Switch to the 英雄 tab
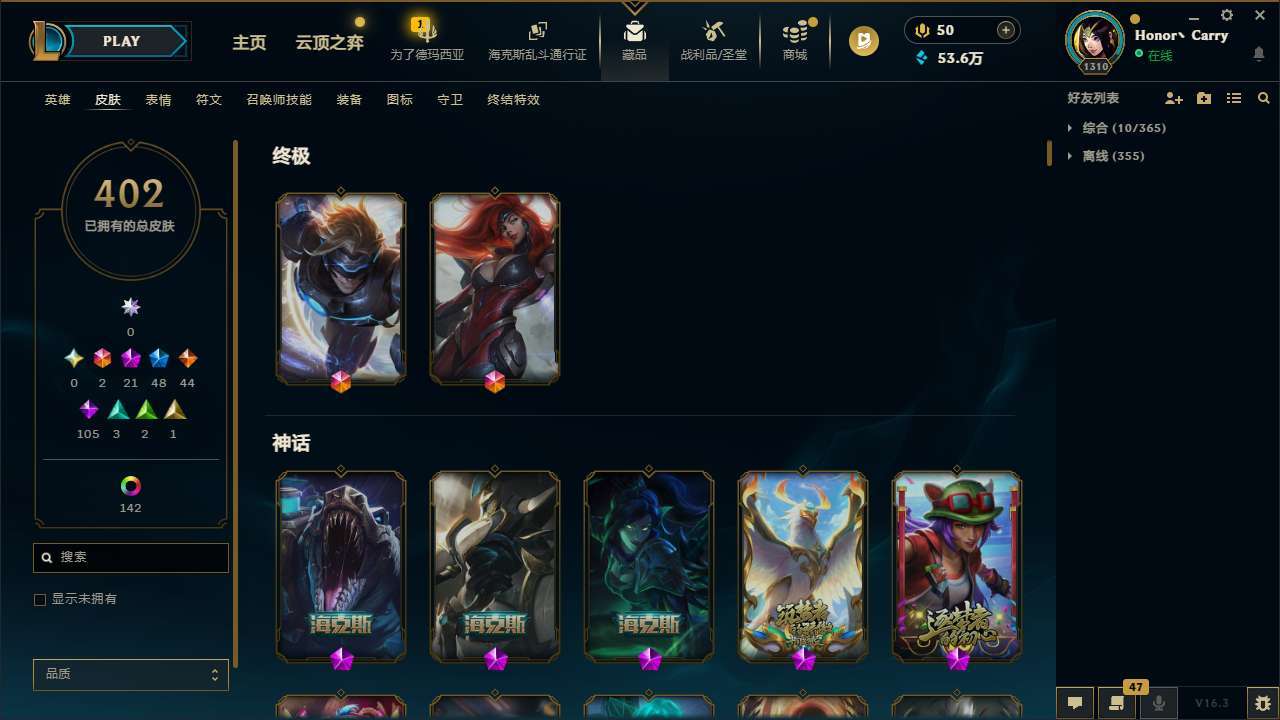1280x720 pixels. click(57, 100)
